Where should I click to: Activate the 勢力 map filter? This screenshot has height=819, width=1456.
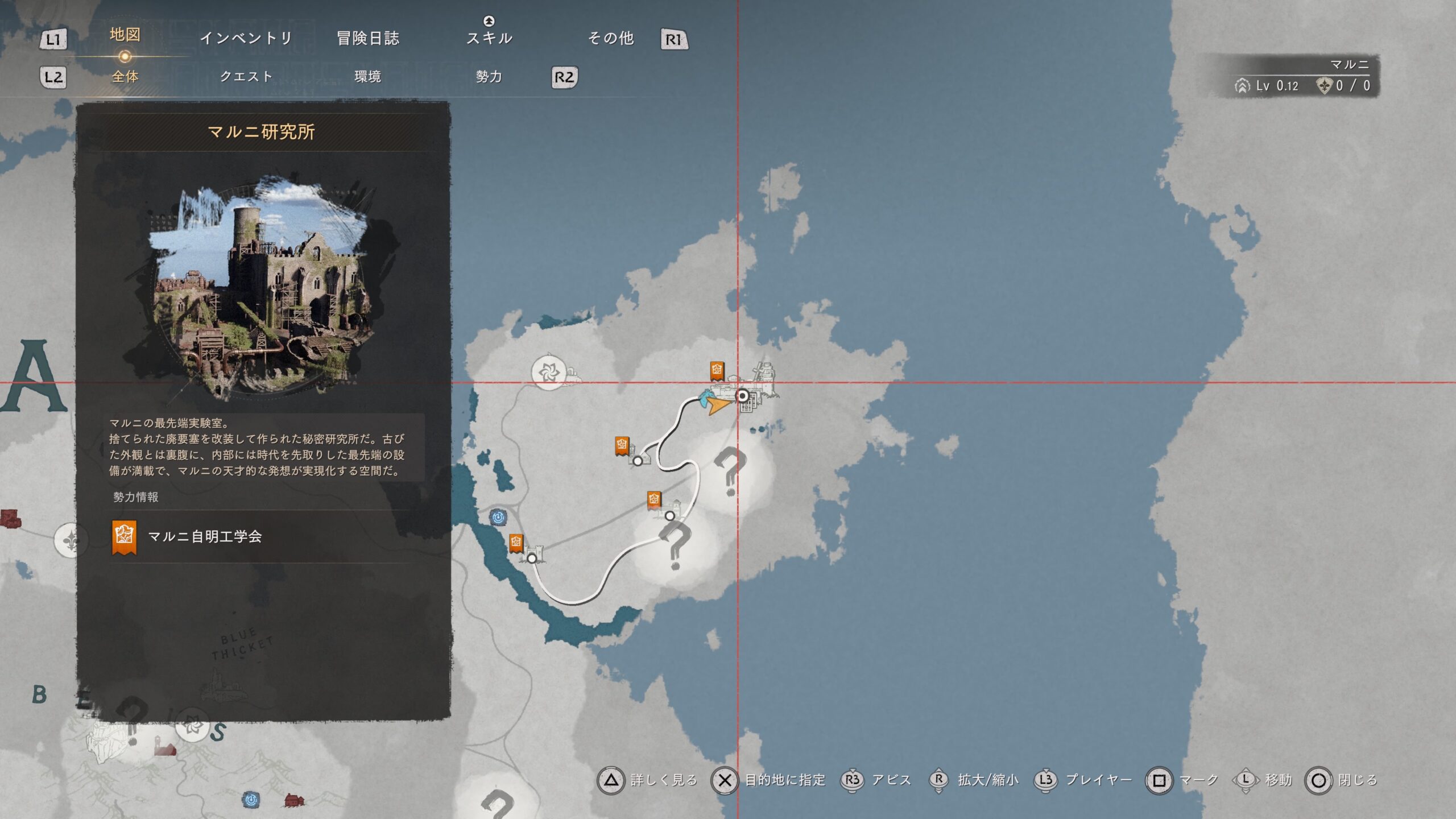489,76
